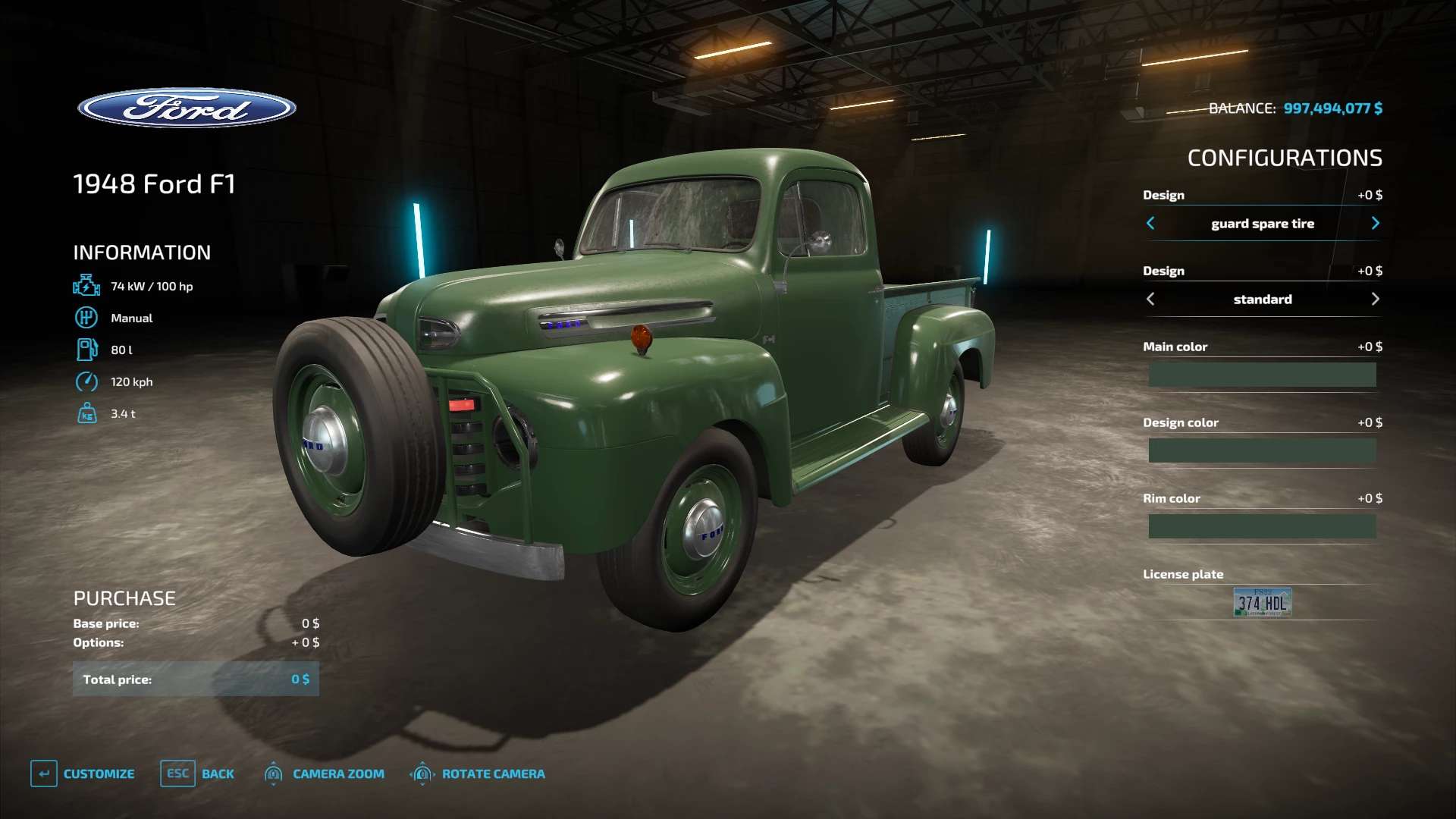Click the Customize button
The height and width of the screenshot is (819, 1456).
[83, 773]
